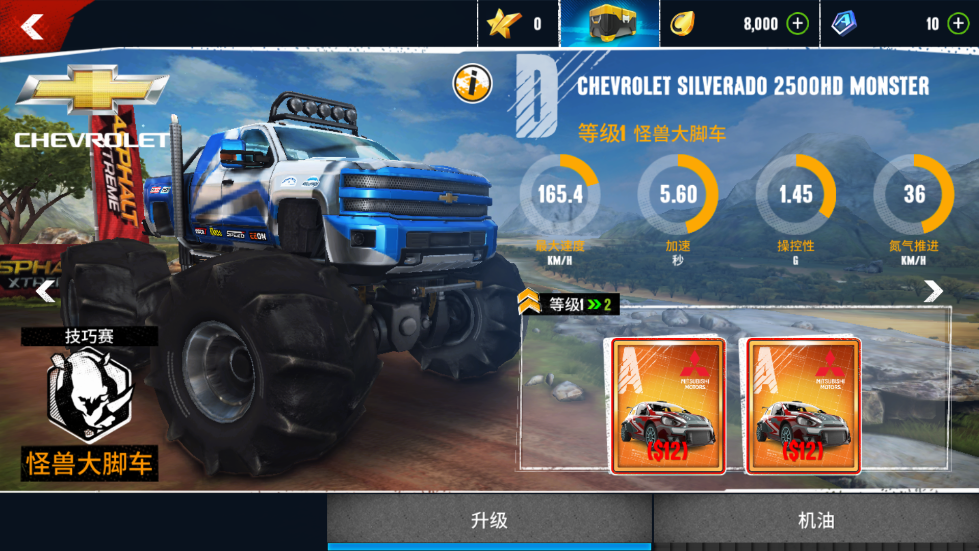The height and width of the screenshot is (551, 979).
Task: Open the treasure box shop icon
Action: click(x=609, y=24)
